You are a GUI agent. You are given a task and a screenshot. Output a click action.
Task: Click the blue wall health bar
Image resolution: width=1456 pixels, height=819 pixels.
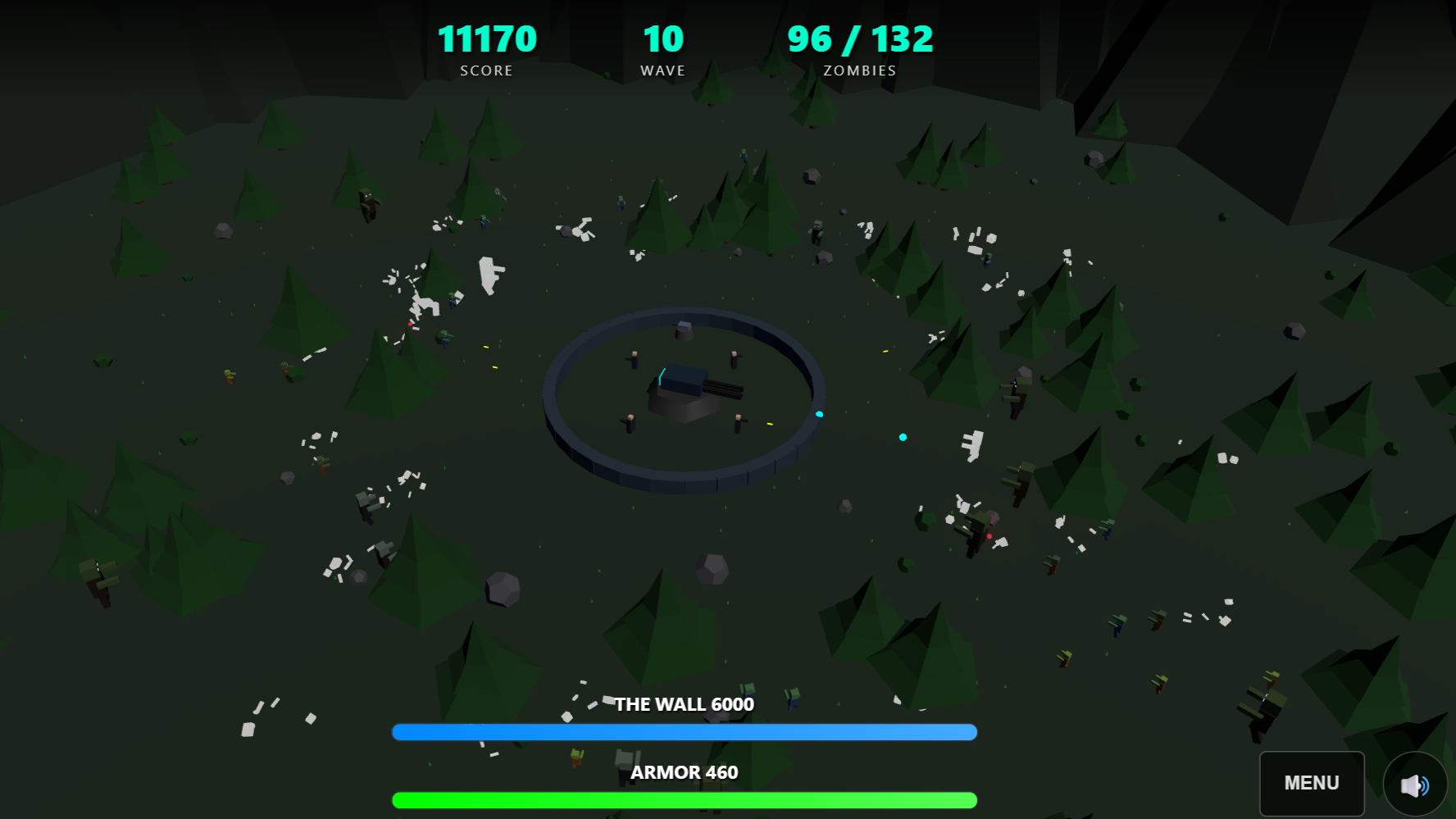685,730
